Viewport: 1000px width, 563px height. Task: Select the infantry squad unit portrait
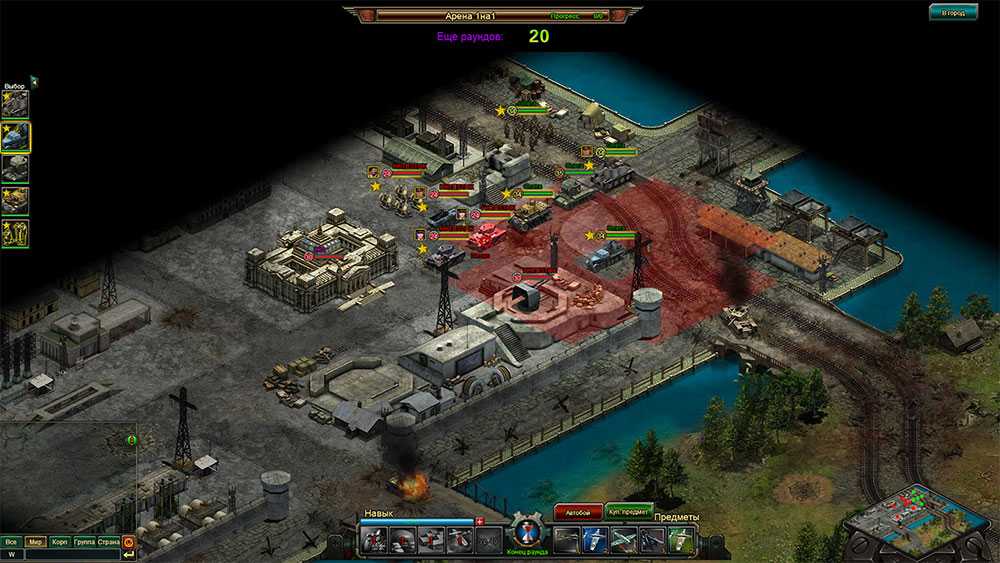[x=15, y=232]
